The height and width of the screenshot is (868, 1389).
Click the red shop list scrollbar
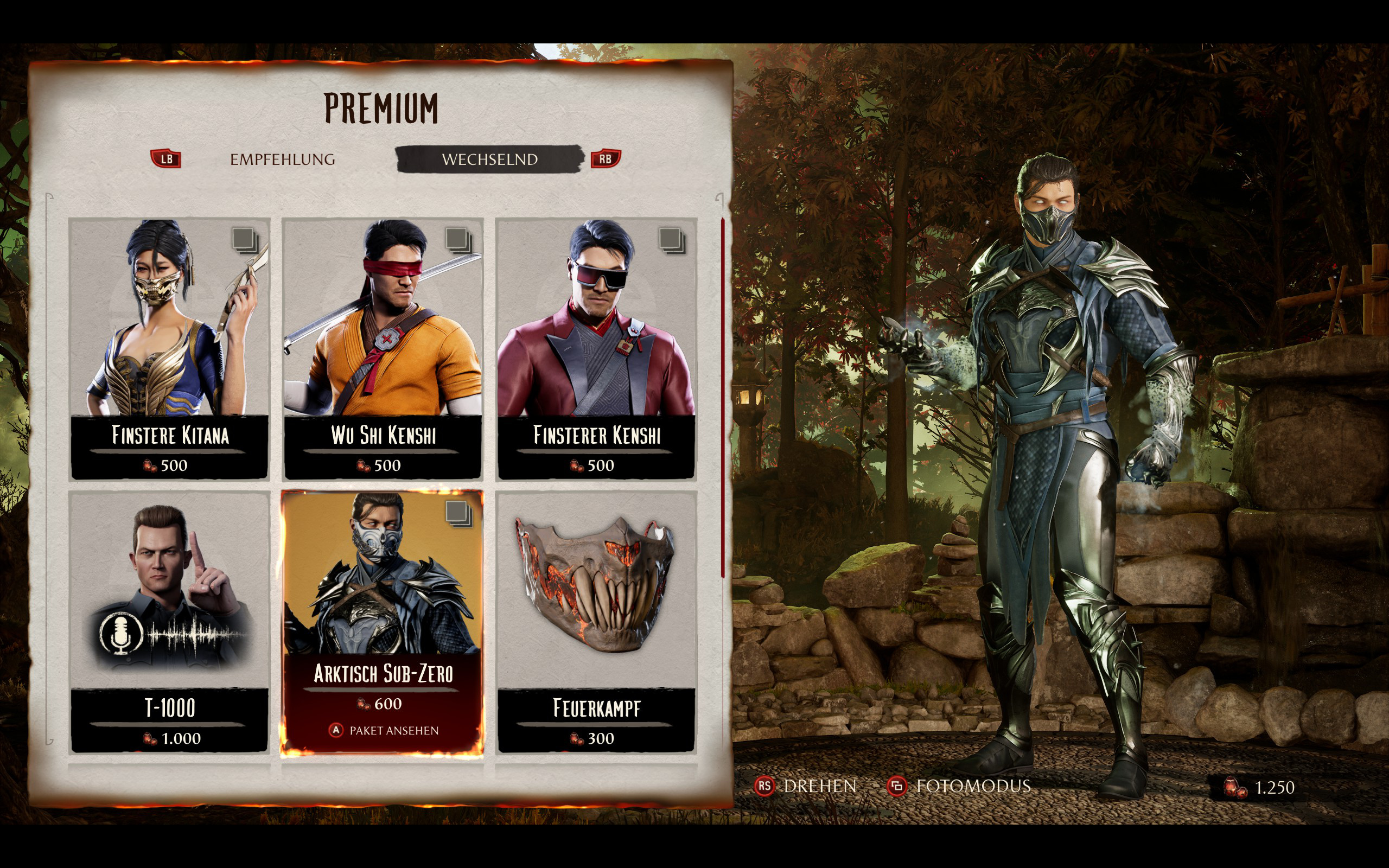click(722, 397)
